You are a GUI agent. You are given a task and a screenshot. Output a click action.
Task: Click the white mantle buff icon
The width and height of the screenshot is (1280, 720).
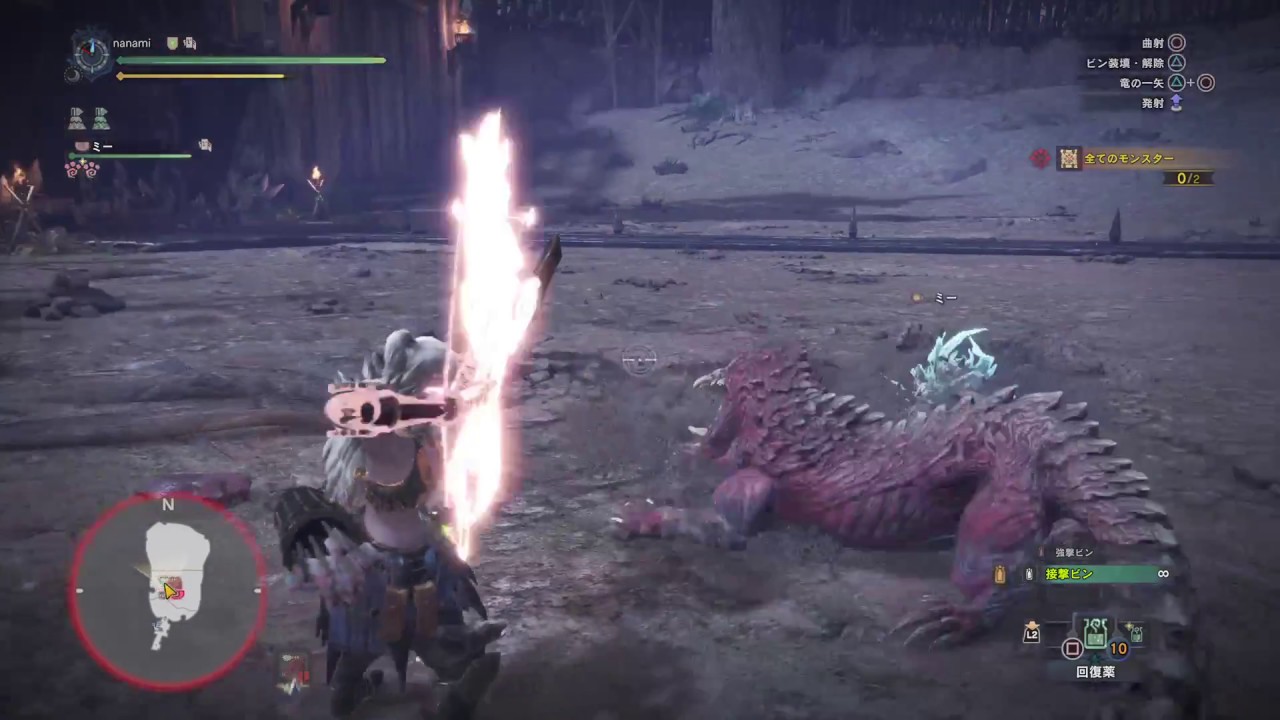76,119
